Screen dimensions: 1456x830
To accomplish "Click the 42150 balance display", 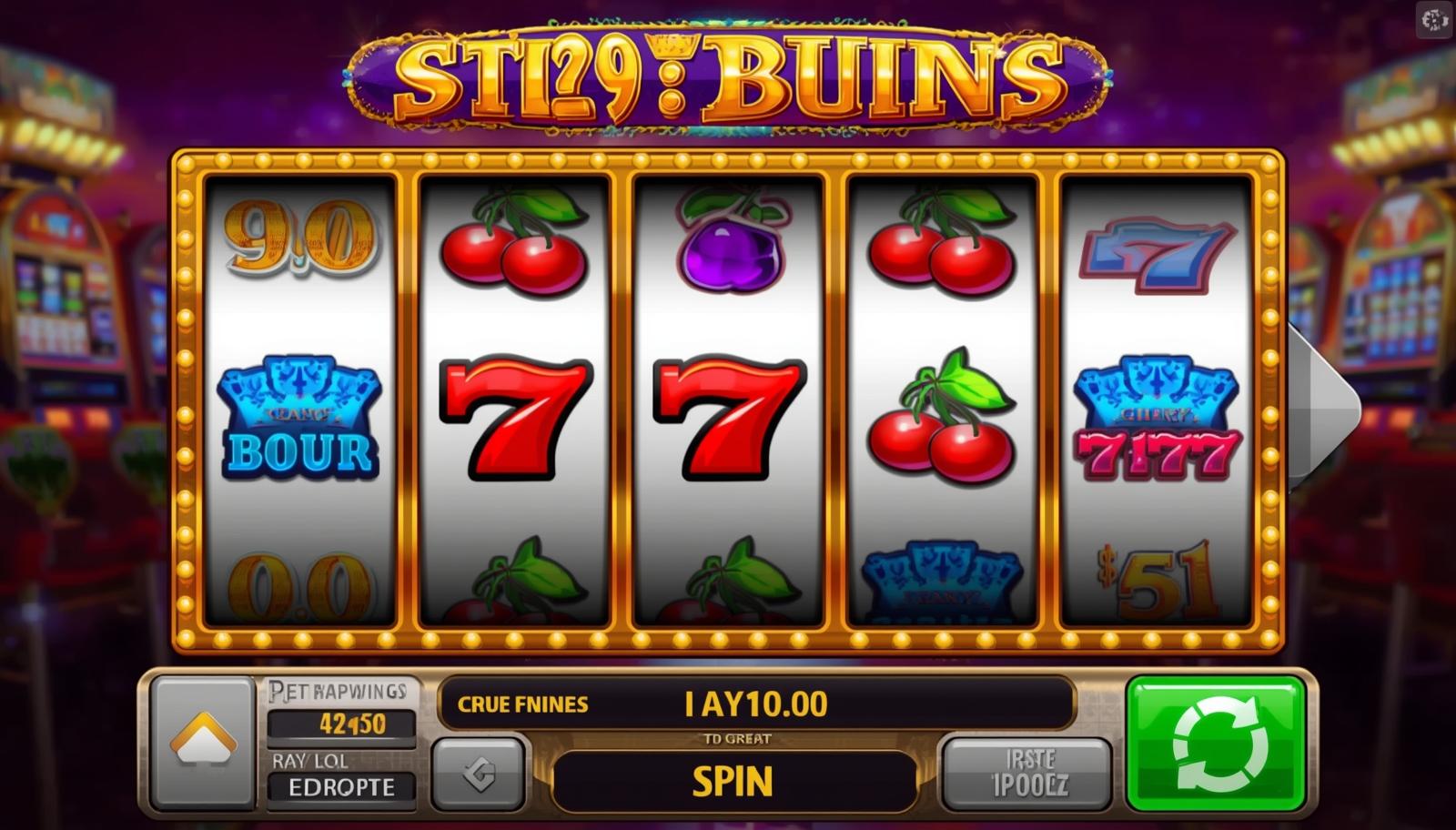I will click(344, 726).
